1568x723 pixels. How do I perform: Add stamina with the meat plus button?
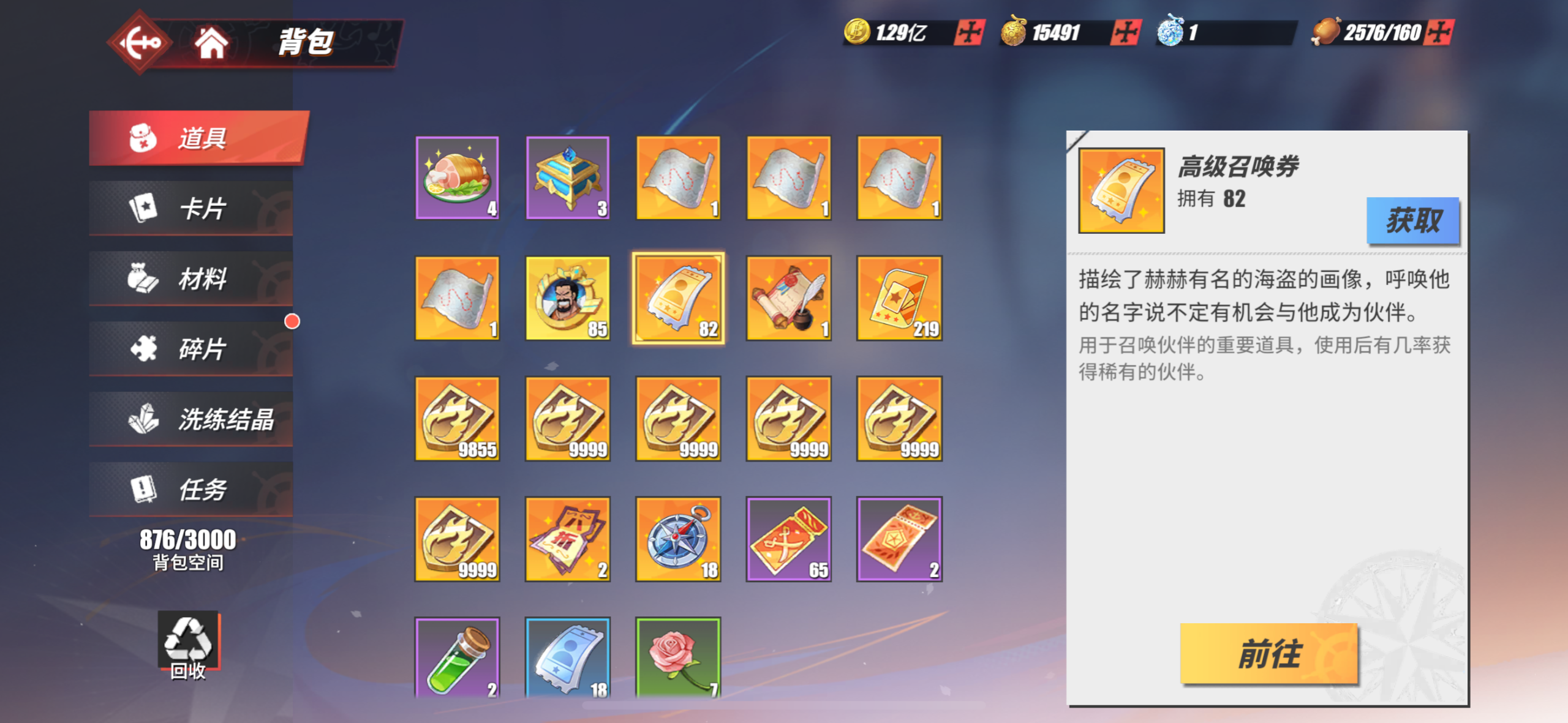point(1439,32)
